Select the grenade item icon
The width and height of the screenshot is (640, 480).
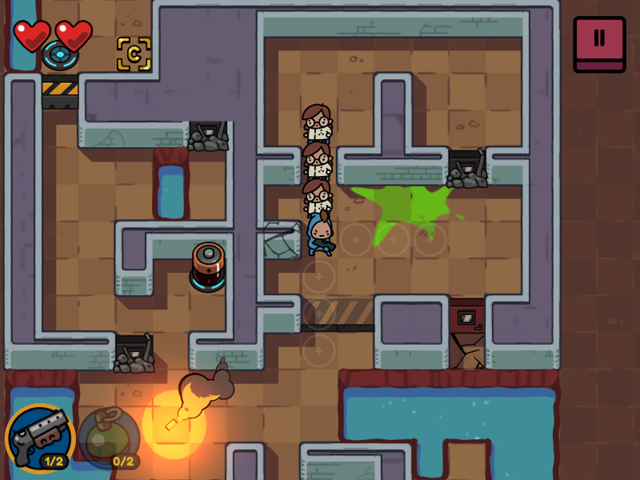[108, 438]
